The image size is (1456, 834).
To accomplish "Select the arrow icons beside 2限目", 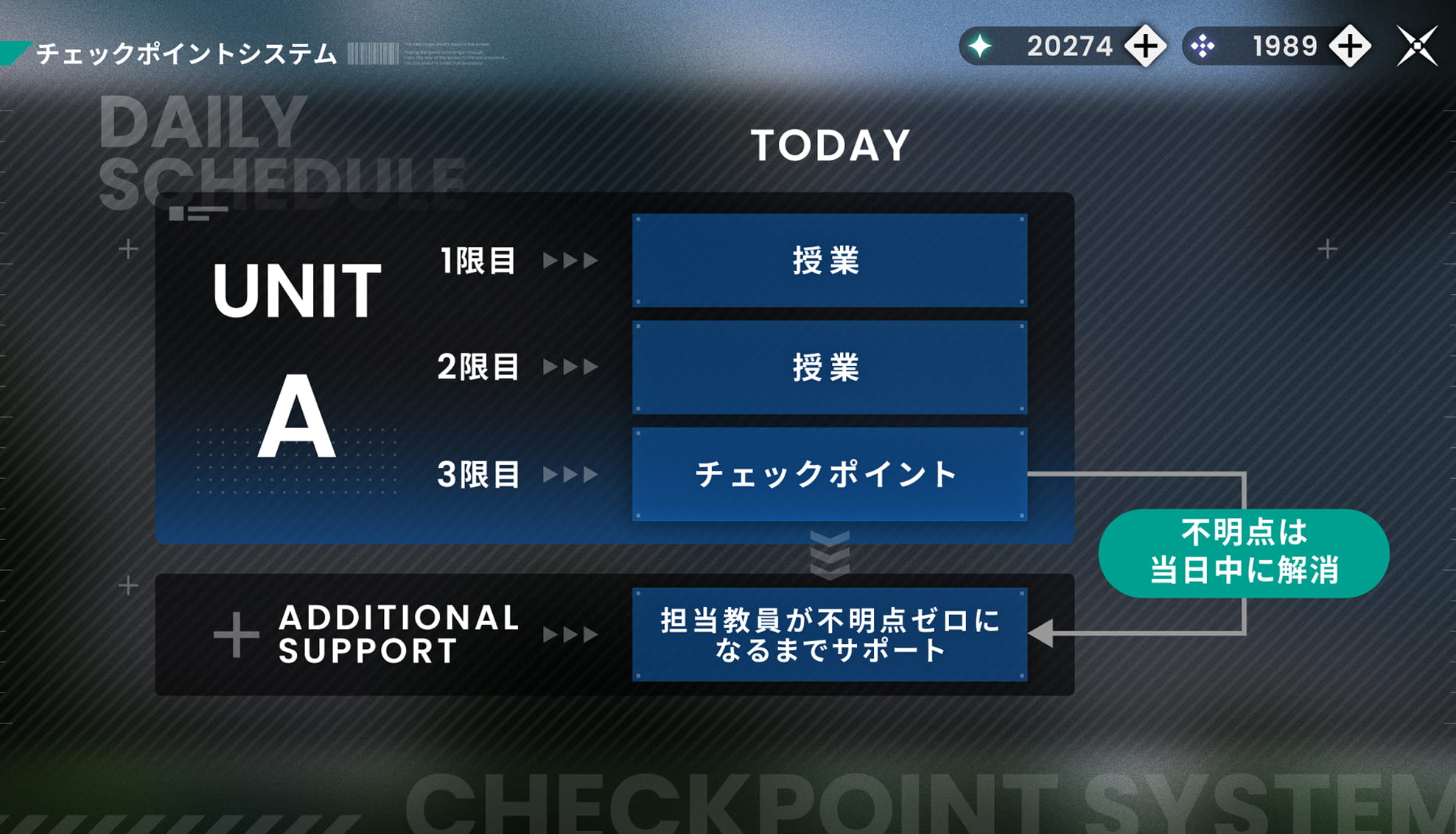I will click(x=567, y=367).
